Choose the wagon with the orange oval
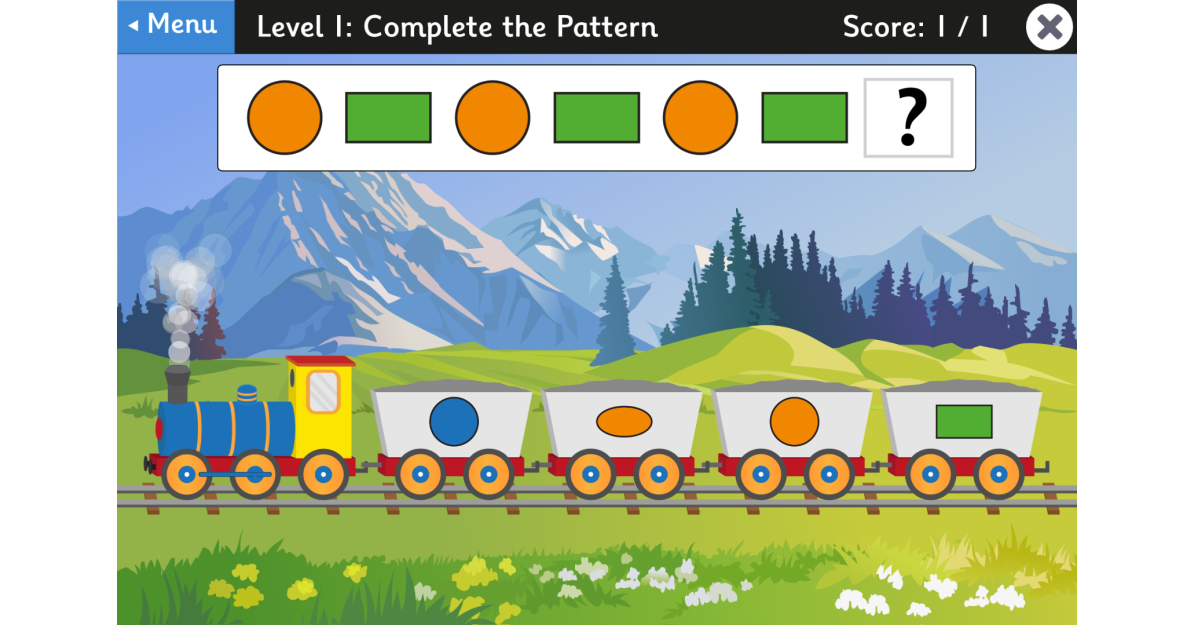The width and height of the screenshot is (1195, 625). pos(624,422)
